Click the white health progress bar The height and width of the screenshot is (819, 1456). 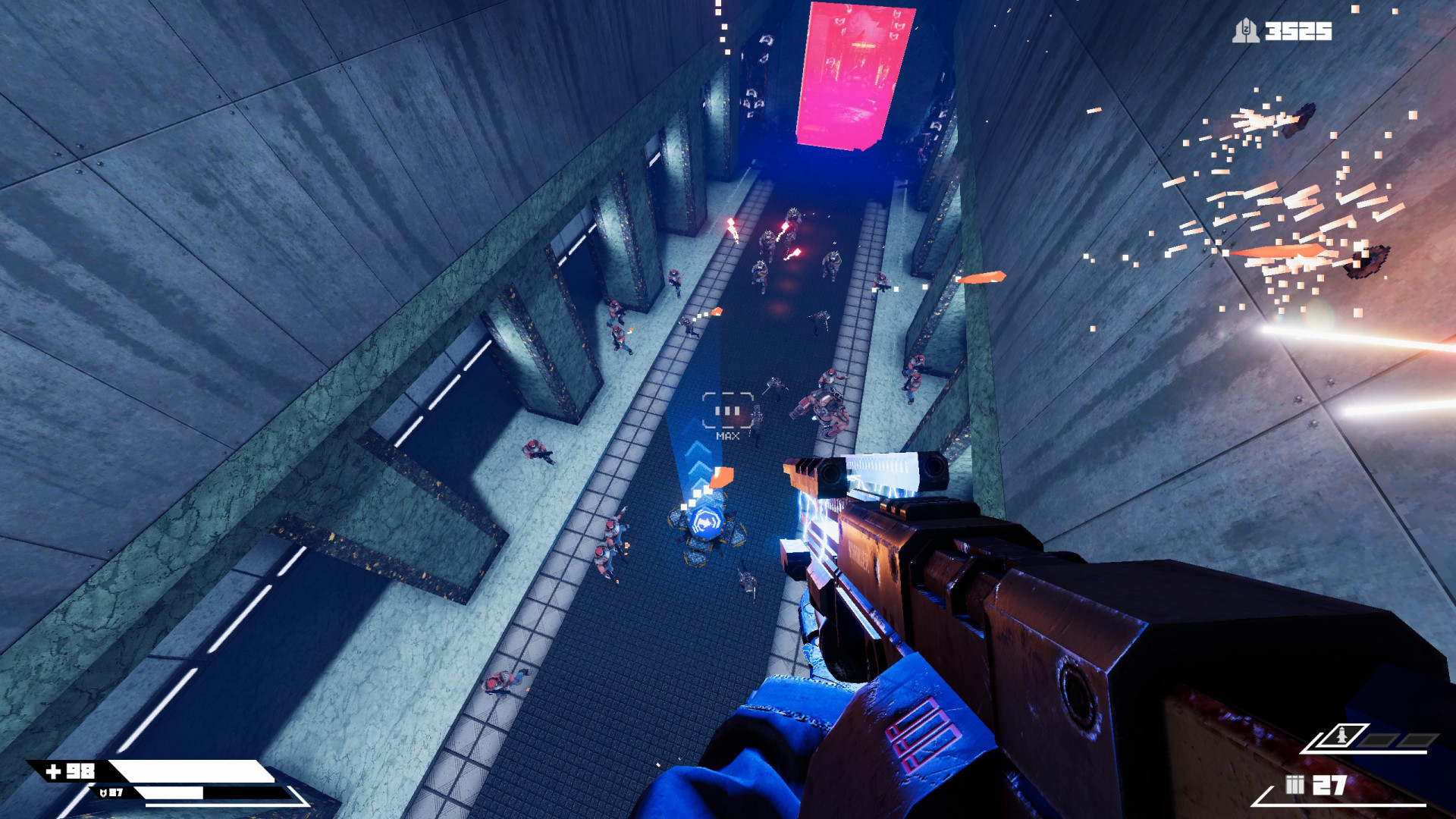pyautogui.click(x=190, y=768)
